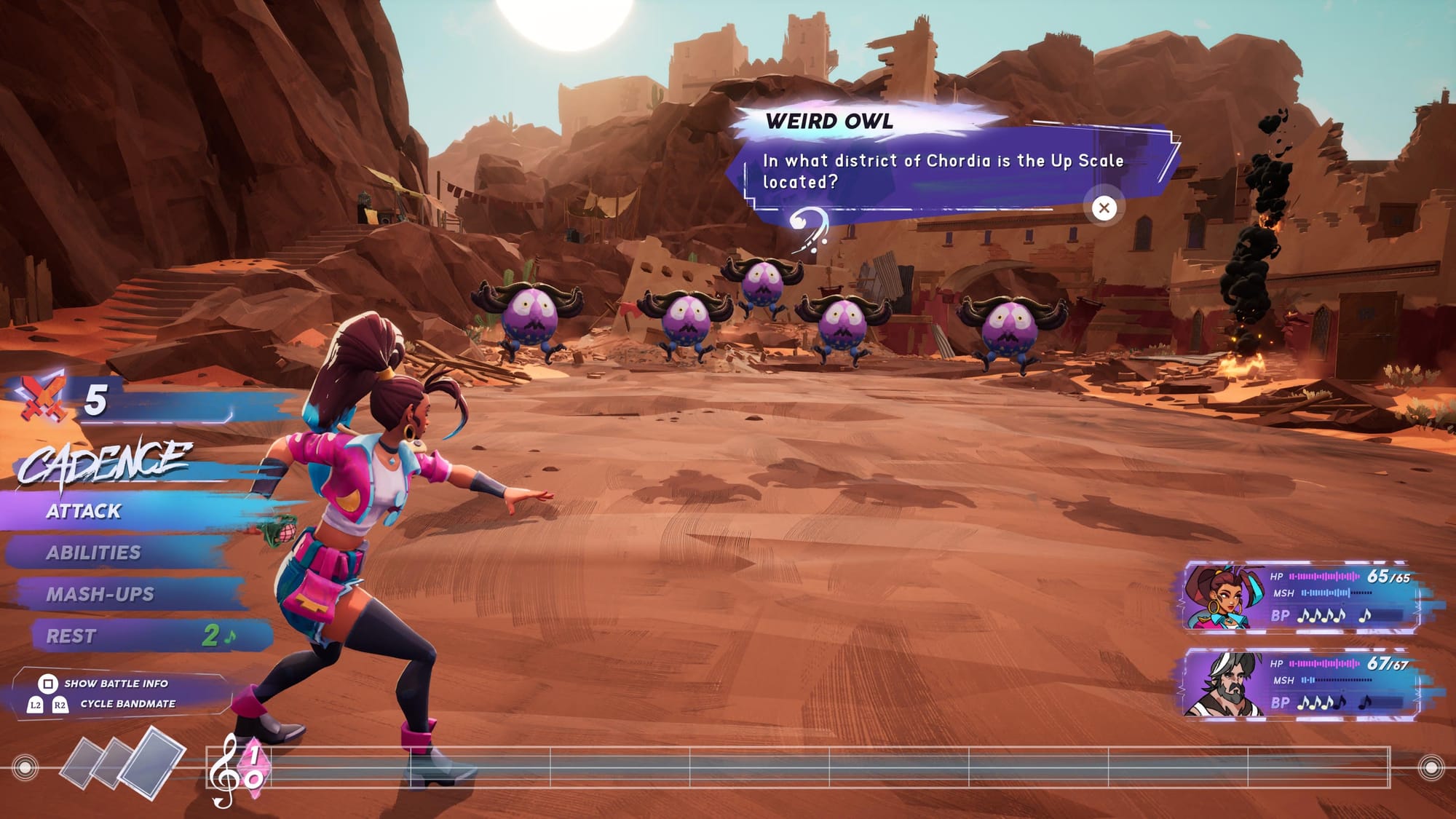Close the Weird Owl question box
Screen dimensions: 1456x819
click(x=1104, y=208)
